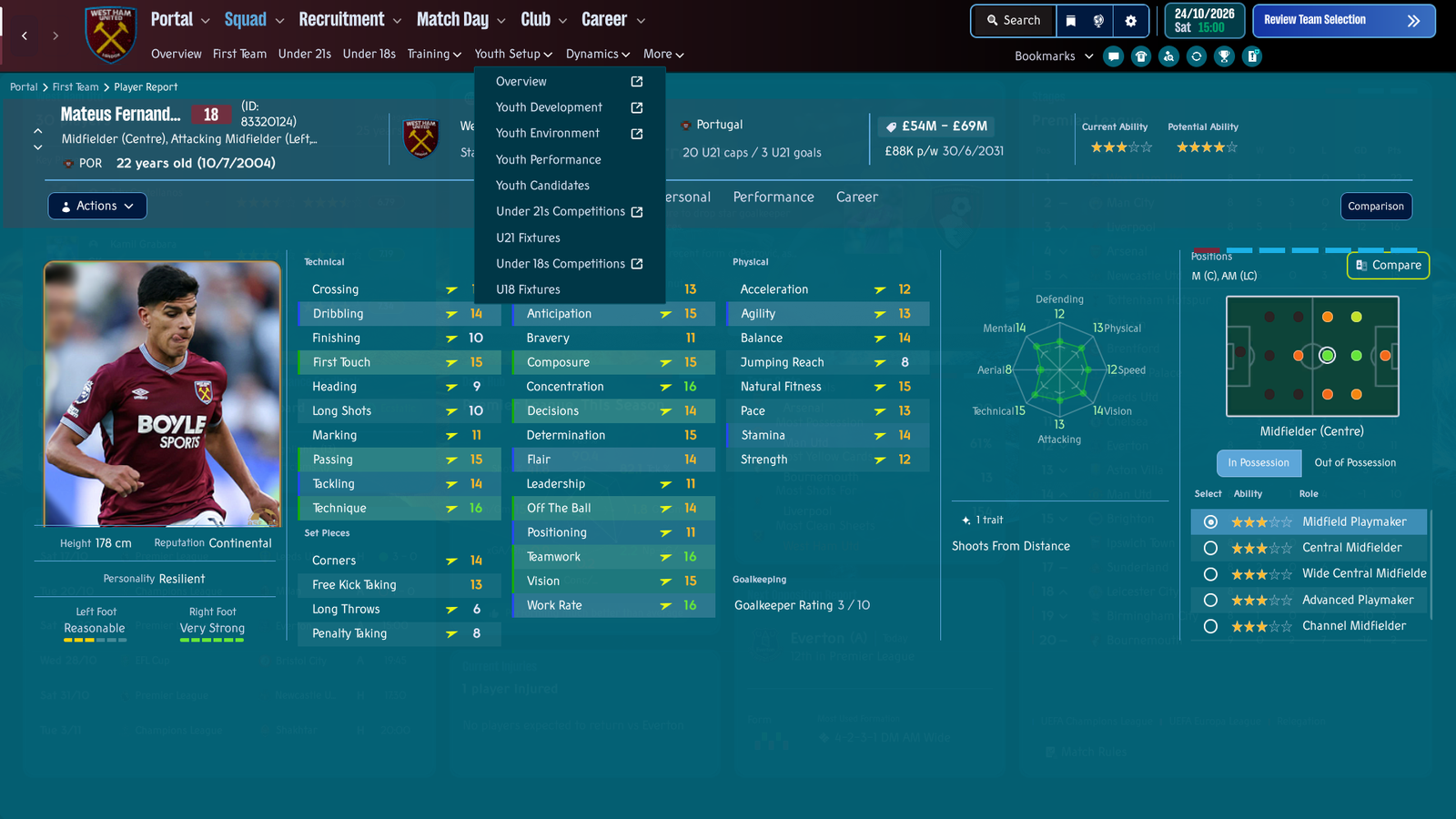This screenshot has height=819, width=1456.
Task: Open the settings gear icon
Action: [x=1130, y=20]
